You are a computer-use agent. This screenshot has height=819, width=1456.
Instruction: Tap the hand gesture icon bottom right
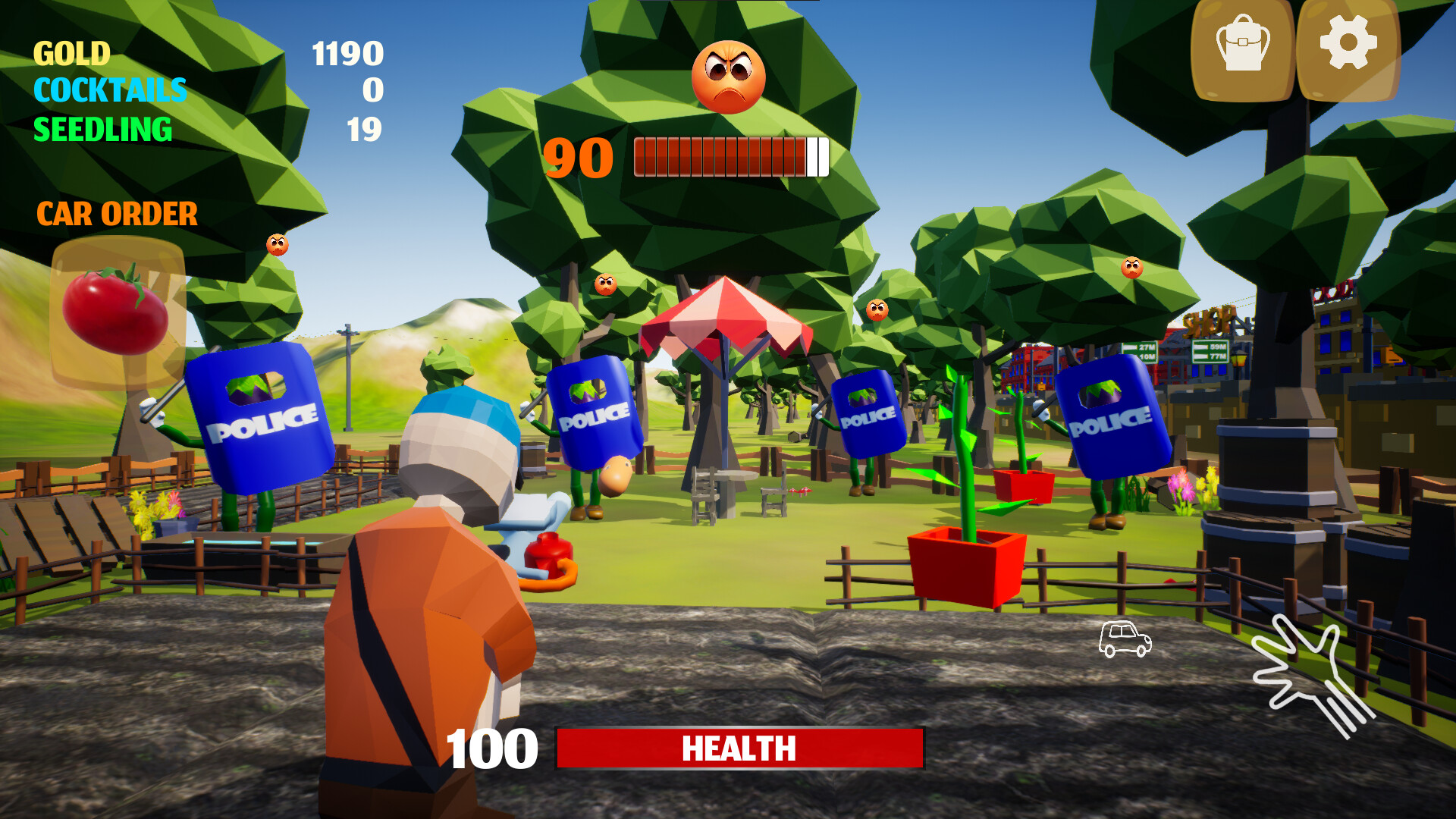point(1306,669)
